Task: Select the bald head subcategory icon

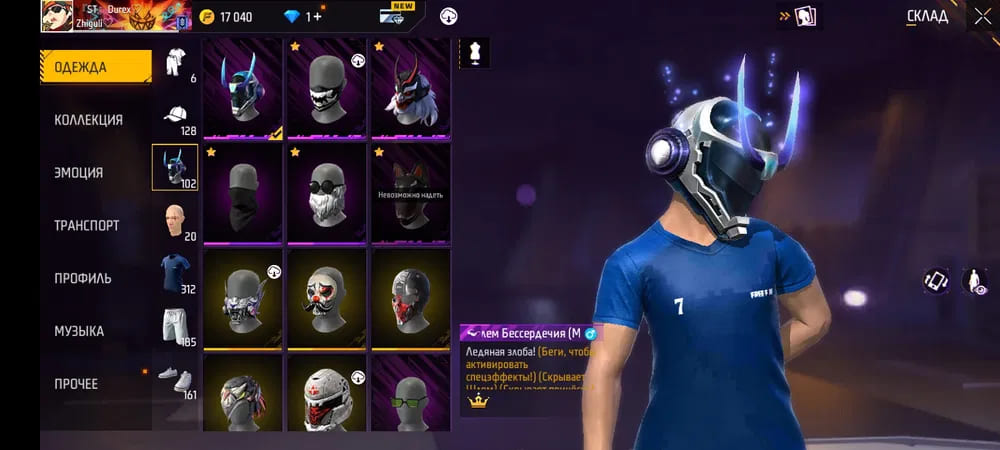Action: pyautogui.click(x=176, y=220)
